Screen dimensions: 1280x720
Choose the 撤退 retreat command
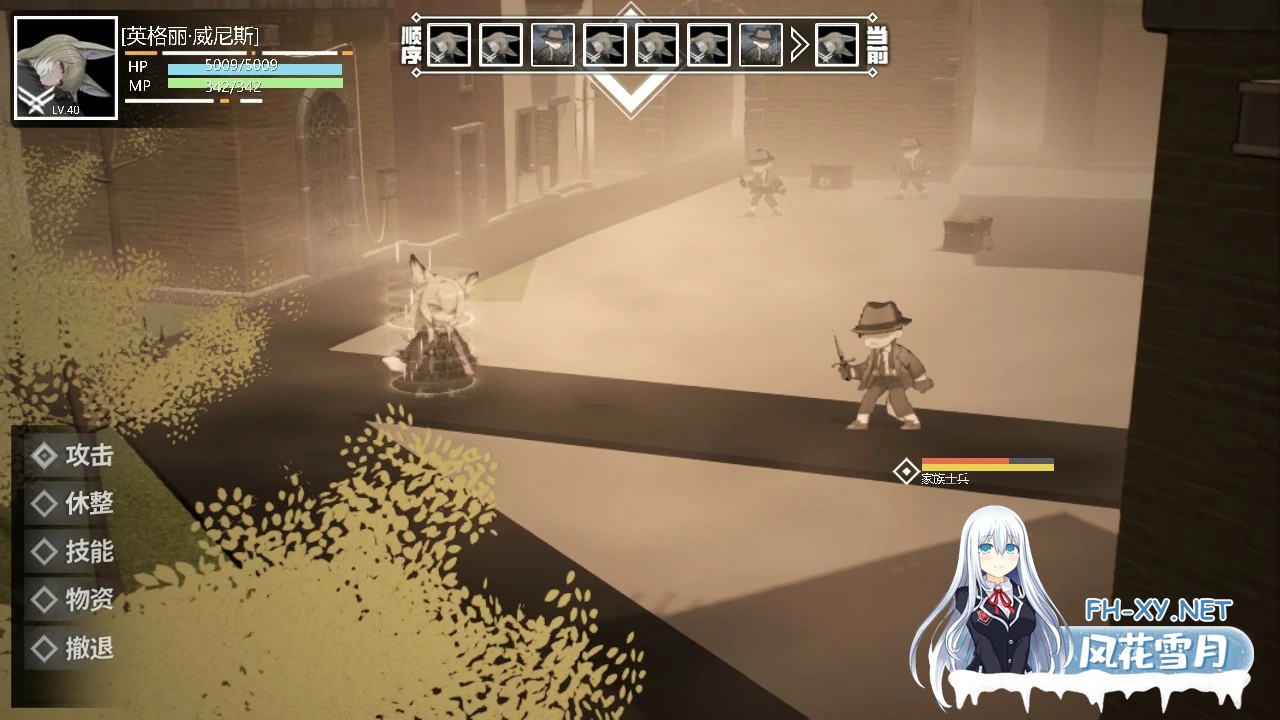click(74, 648)
